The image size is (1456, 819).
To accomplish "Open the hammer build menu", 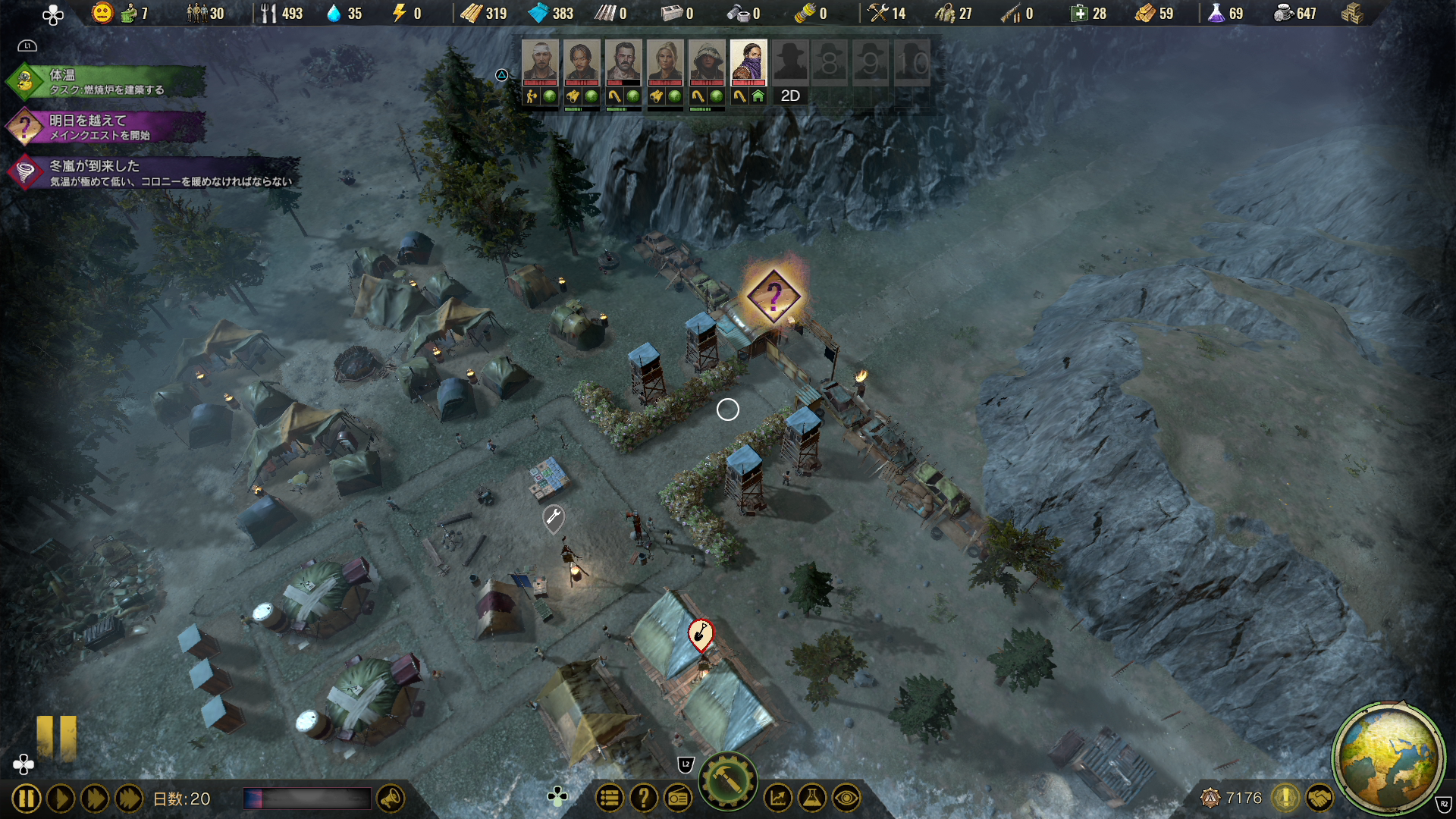I will pos(727,781).
